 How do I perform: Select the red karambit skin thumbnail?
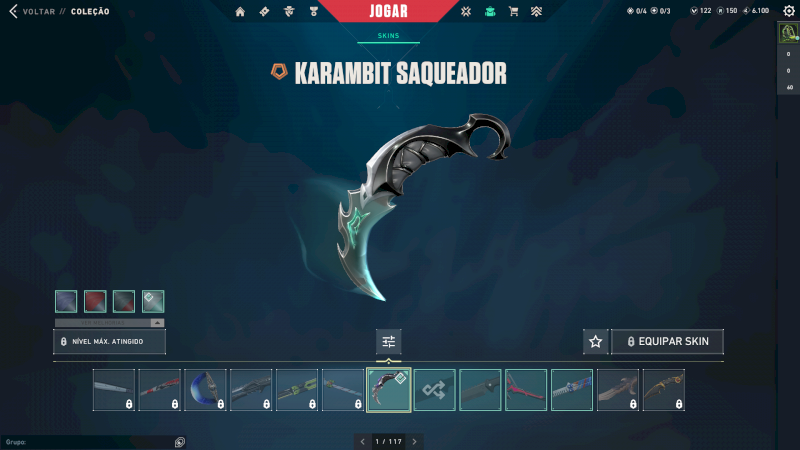(x=526, y=390)
